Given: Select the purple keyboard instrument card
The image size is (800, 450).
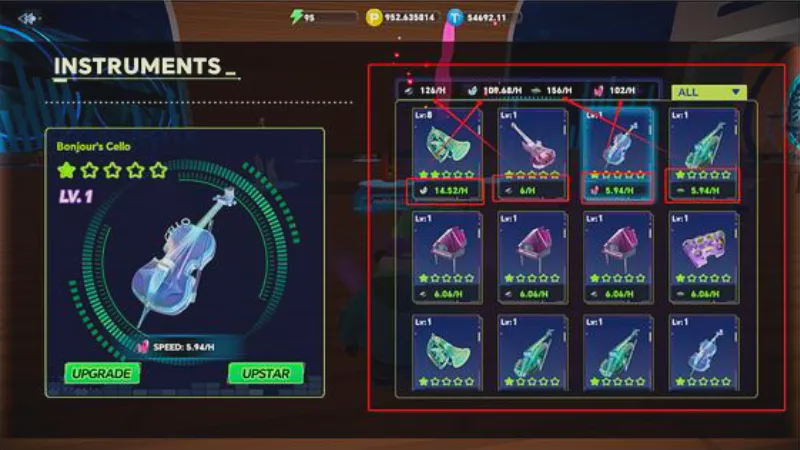Looking at the screenshot, I should pos(702,255).
